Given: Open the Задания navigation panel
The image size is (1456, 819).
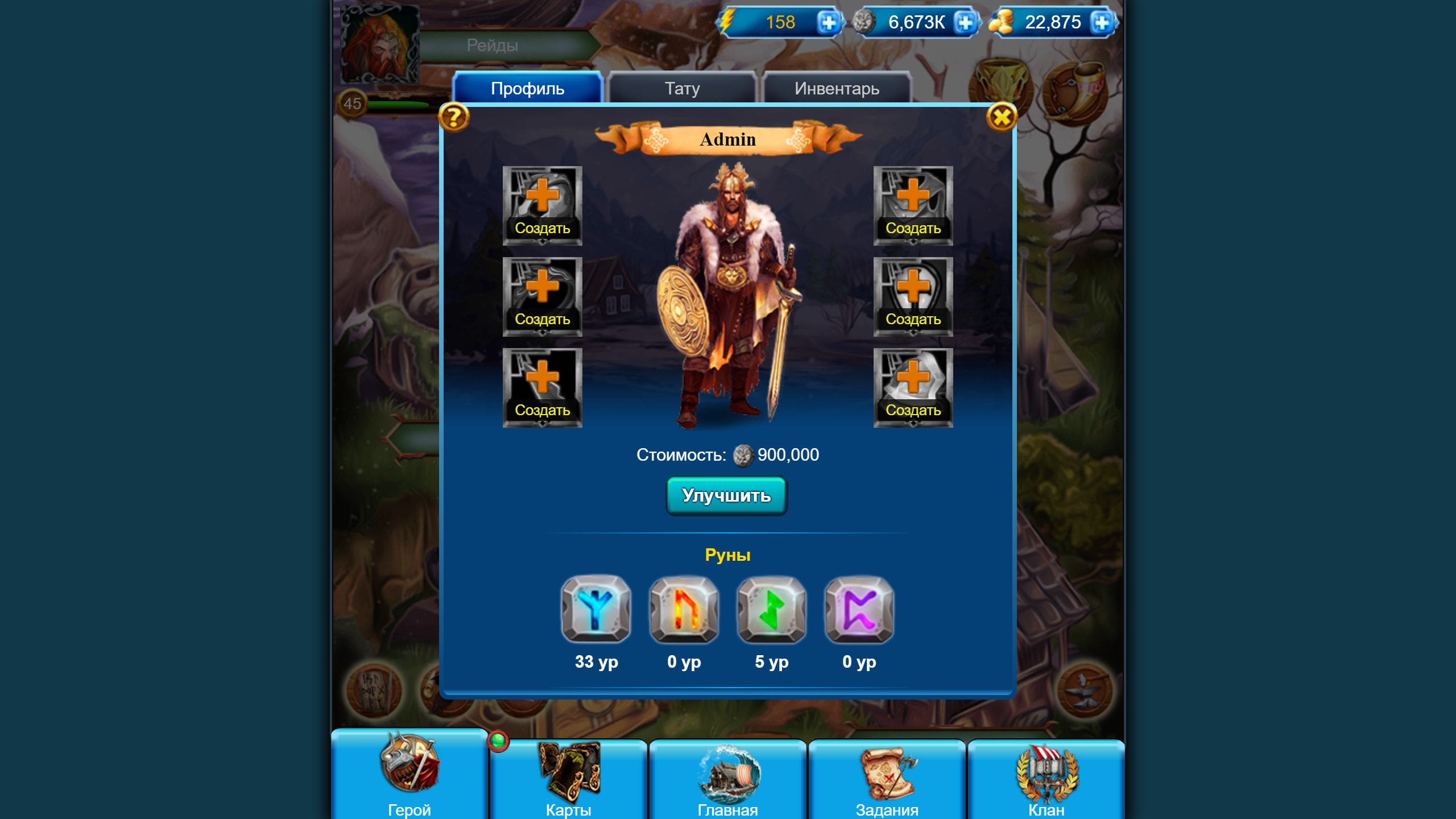Looking at the screenshot, I should coord(886,779).
